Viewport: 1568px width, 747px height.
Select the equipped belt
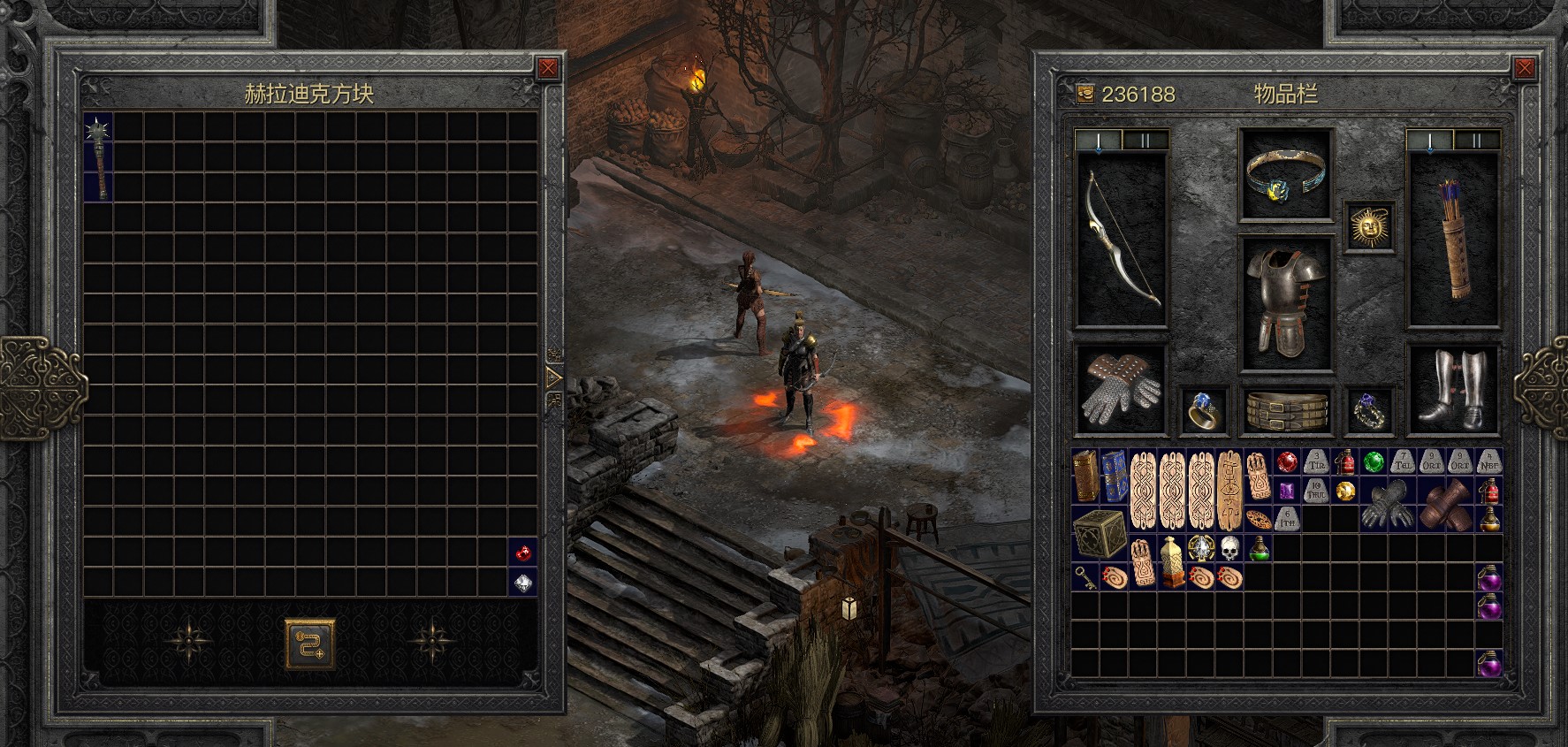1286,411
